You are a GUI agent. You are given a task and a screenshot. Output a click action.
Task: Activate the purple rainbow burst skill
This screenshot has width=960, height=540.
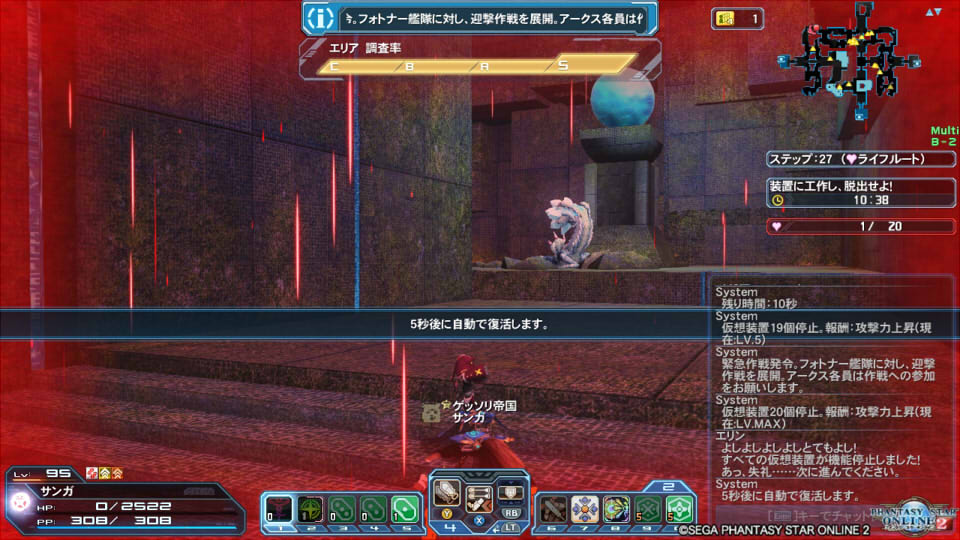(617, 509)
